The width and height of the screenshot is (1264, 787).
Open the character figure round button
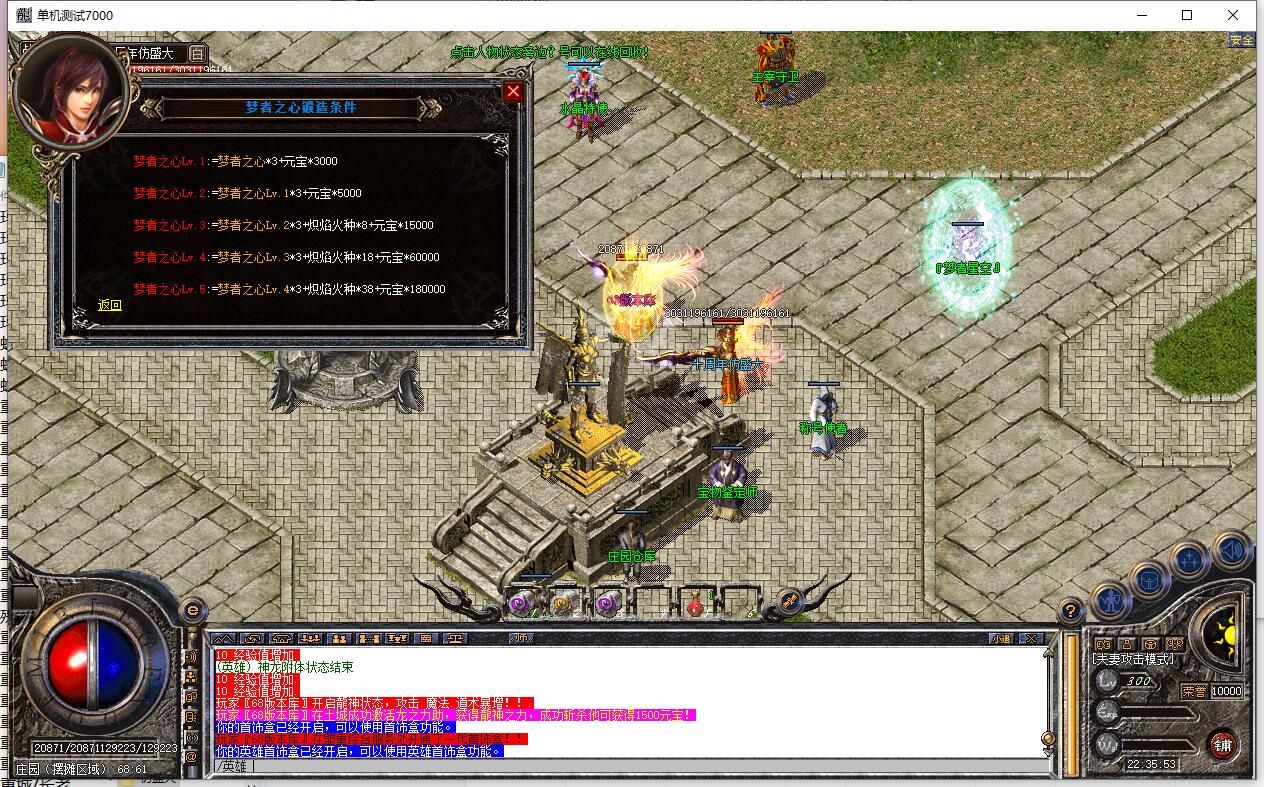point(1110,600)
